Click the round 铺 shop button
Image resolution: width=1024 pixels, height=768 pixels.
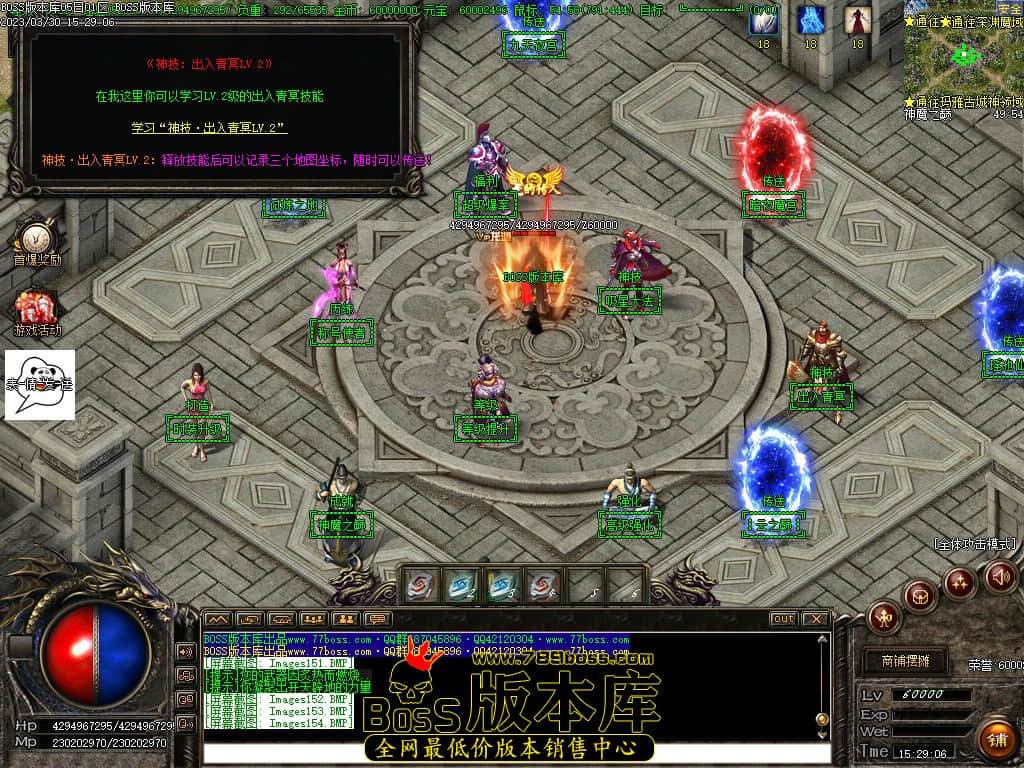995,739
